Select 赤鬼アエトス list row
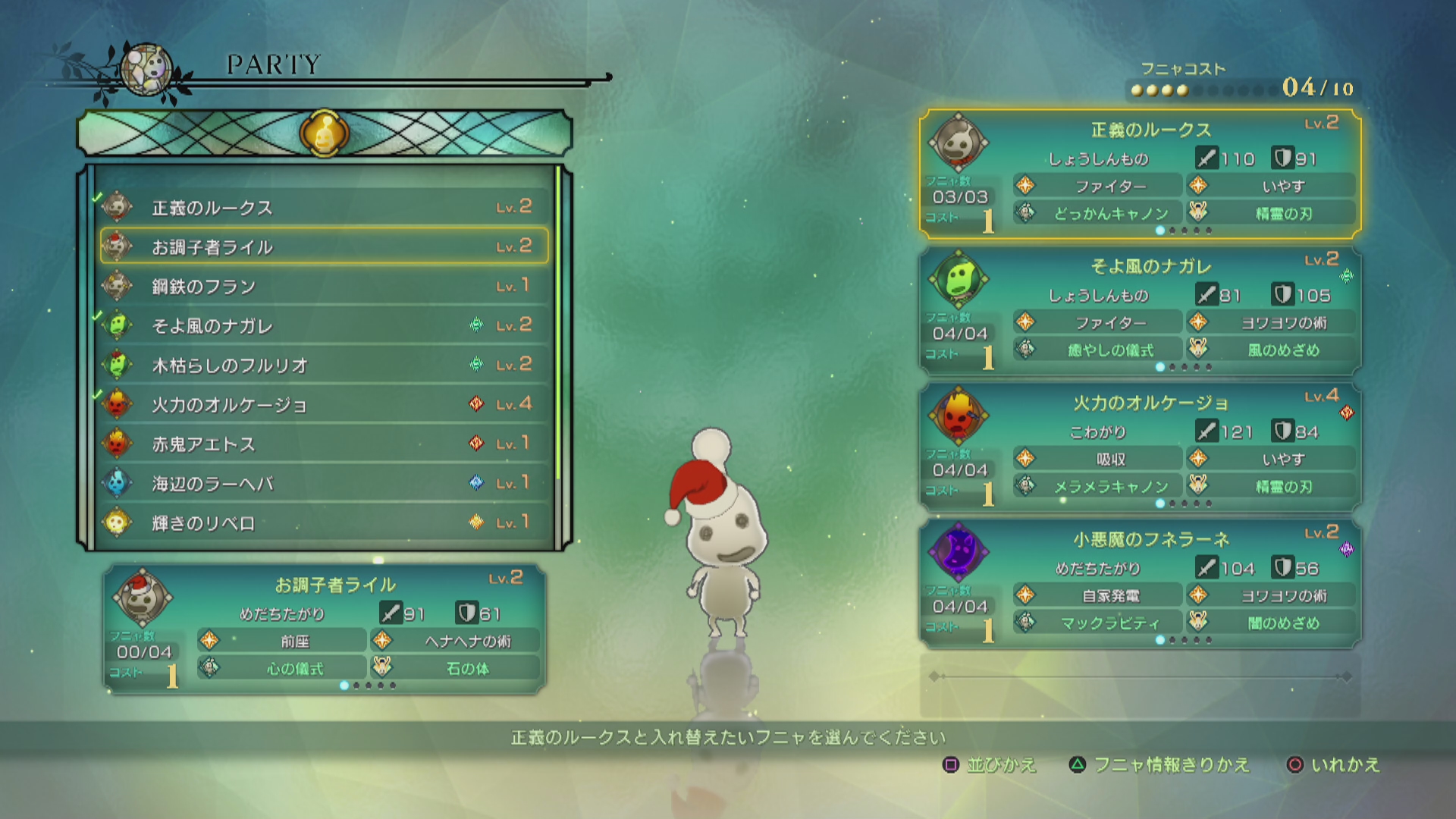Viewport: 1456px width, 819px height. [x=324, y=444]
